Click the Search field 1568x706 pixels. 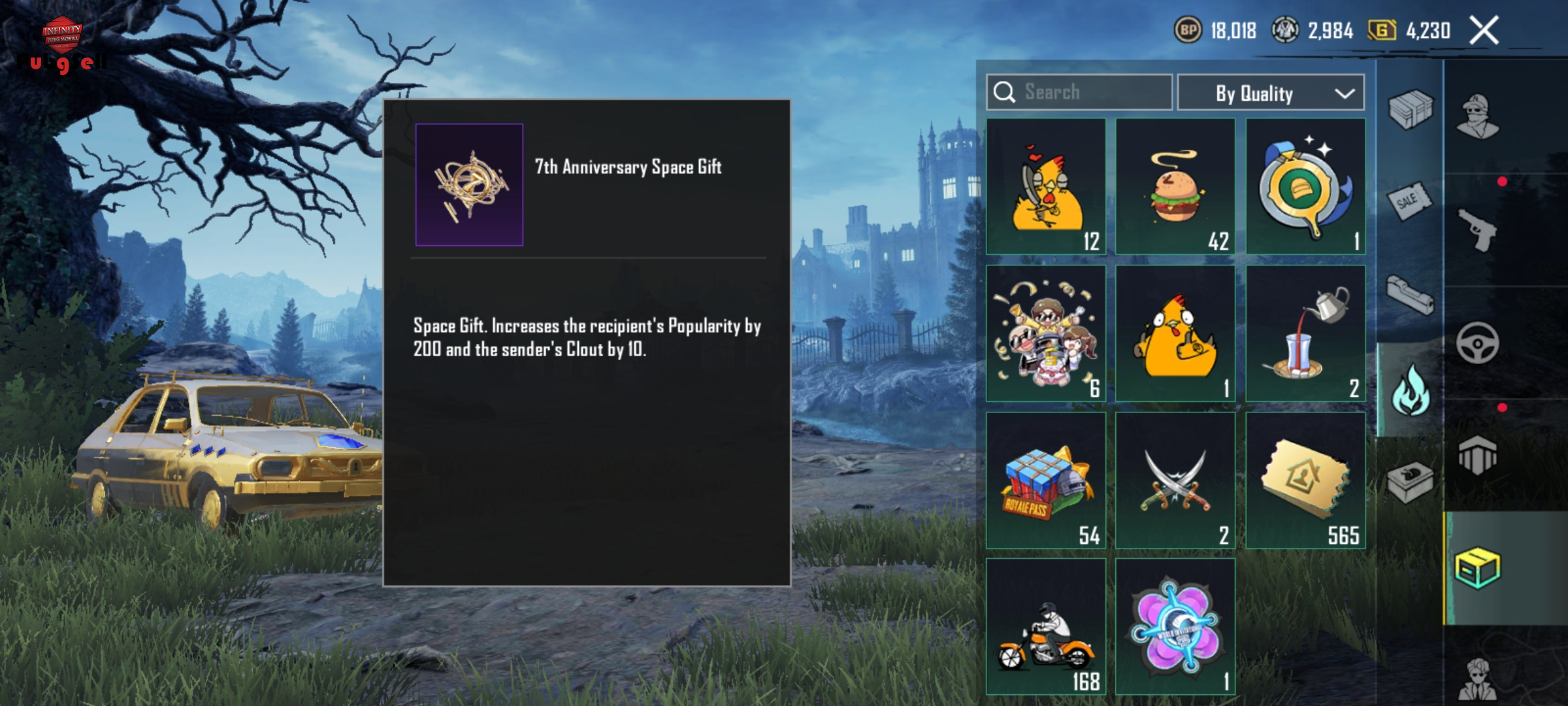pos(1079,92)
